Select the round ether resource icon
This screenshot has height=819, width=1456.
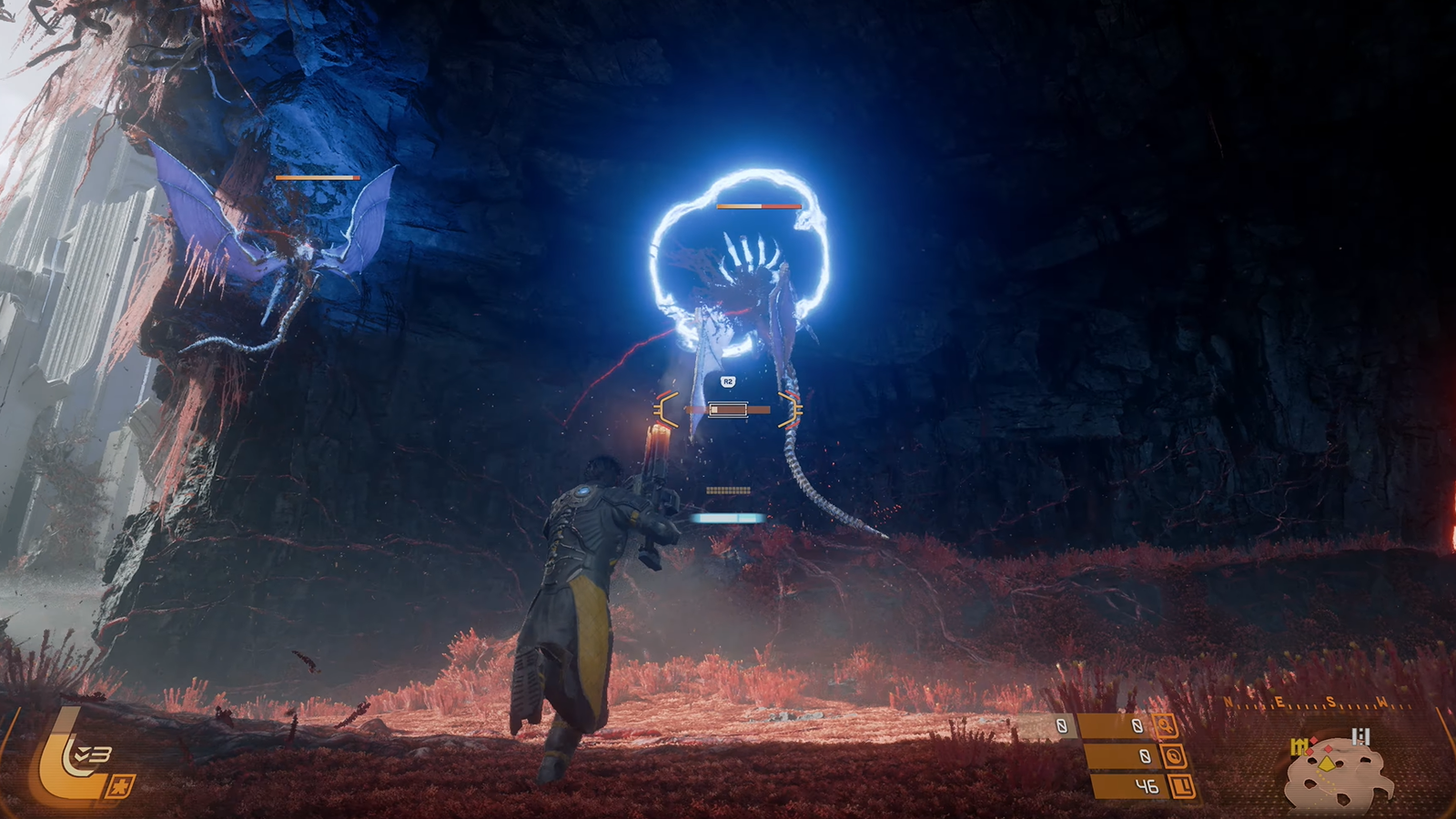coord(1175,756)
